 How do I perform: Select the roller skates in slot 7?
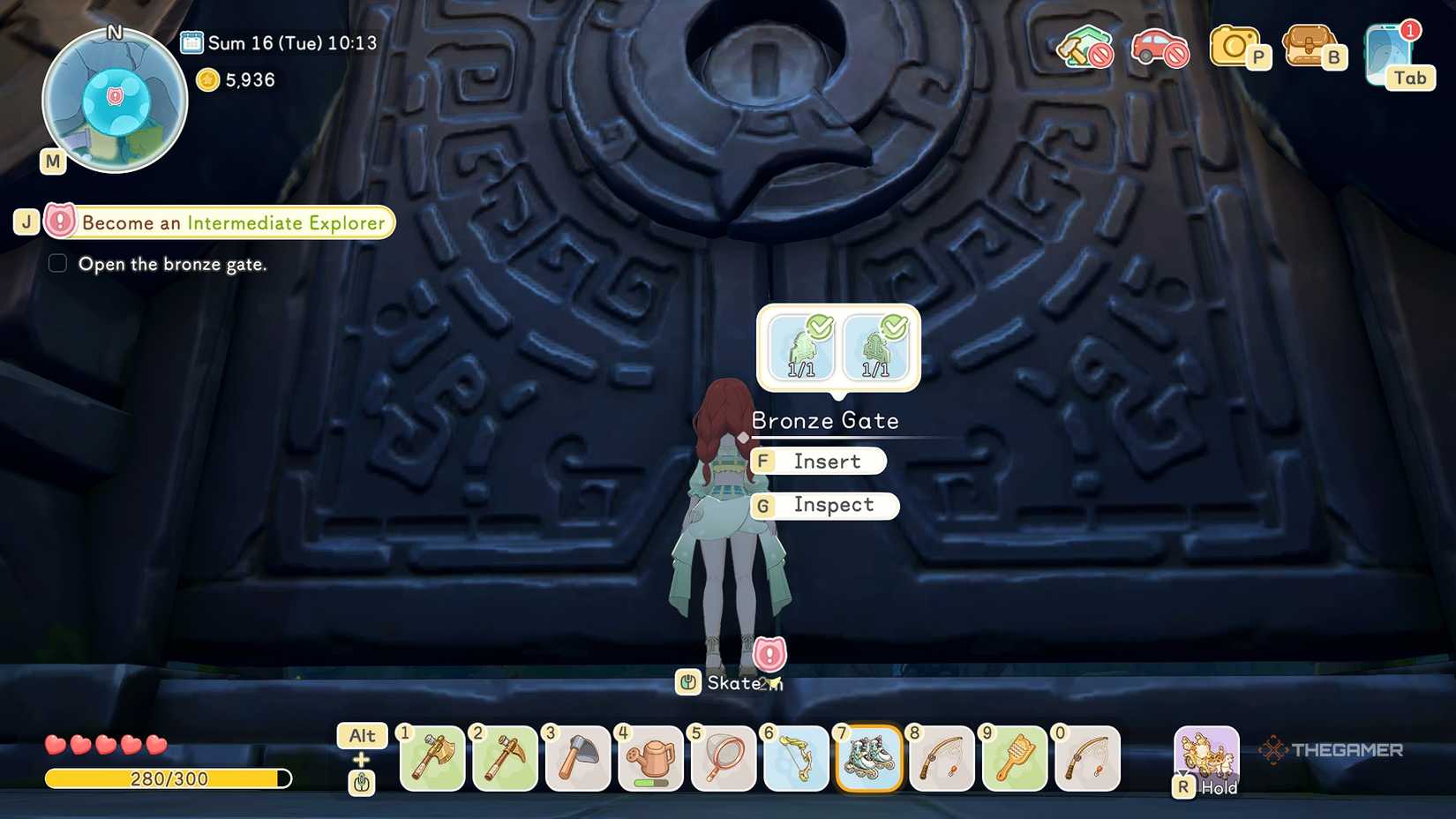pos(869,759)
